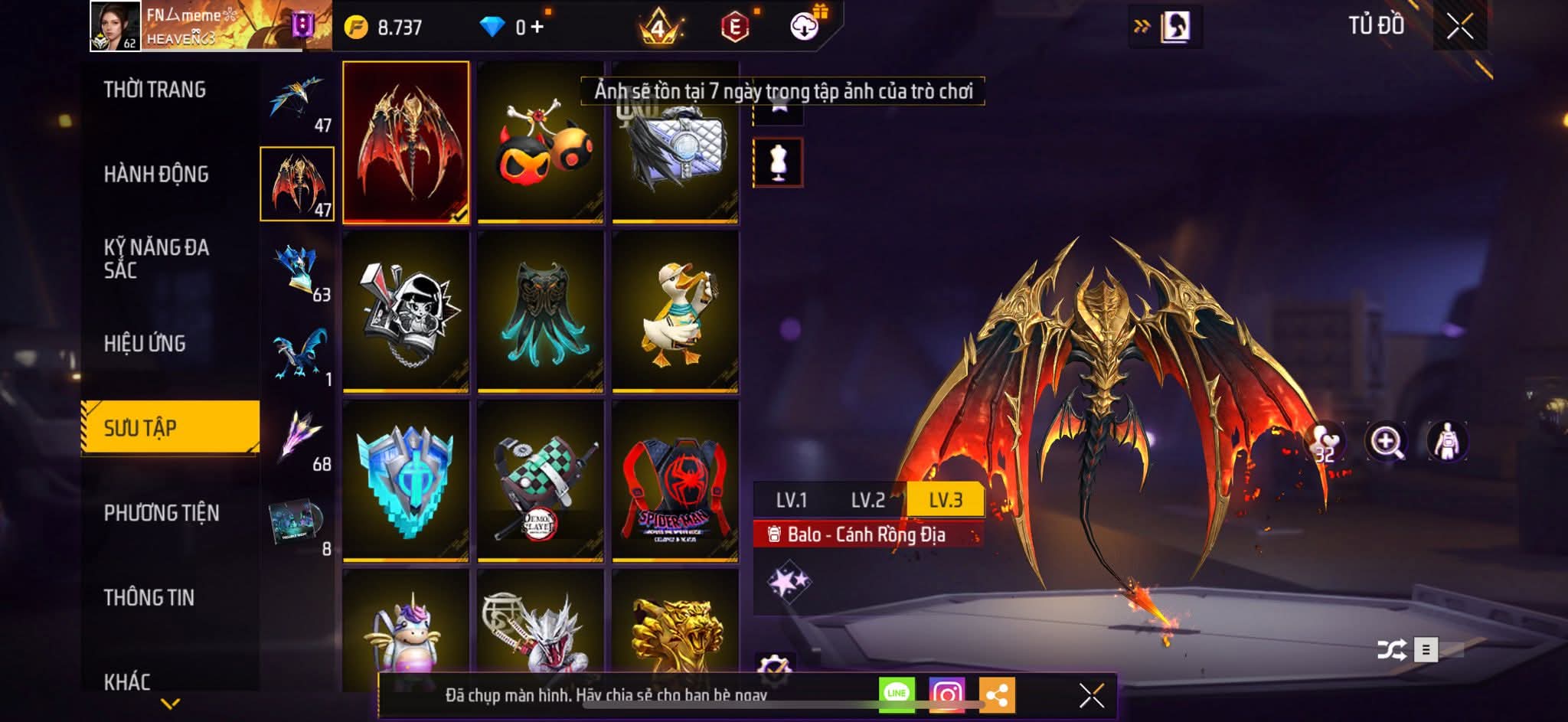Viewport: 1568px width, 722px height.
Task: Switch to LV.2 backpack level
Action: 867,500
